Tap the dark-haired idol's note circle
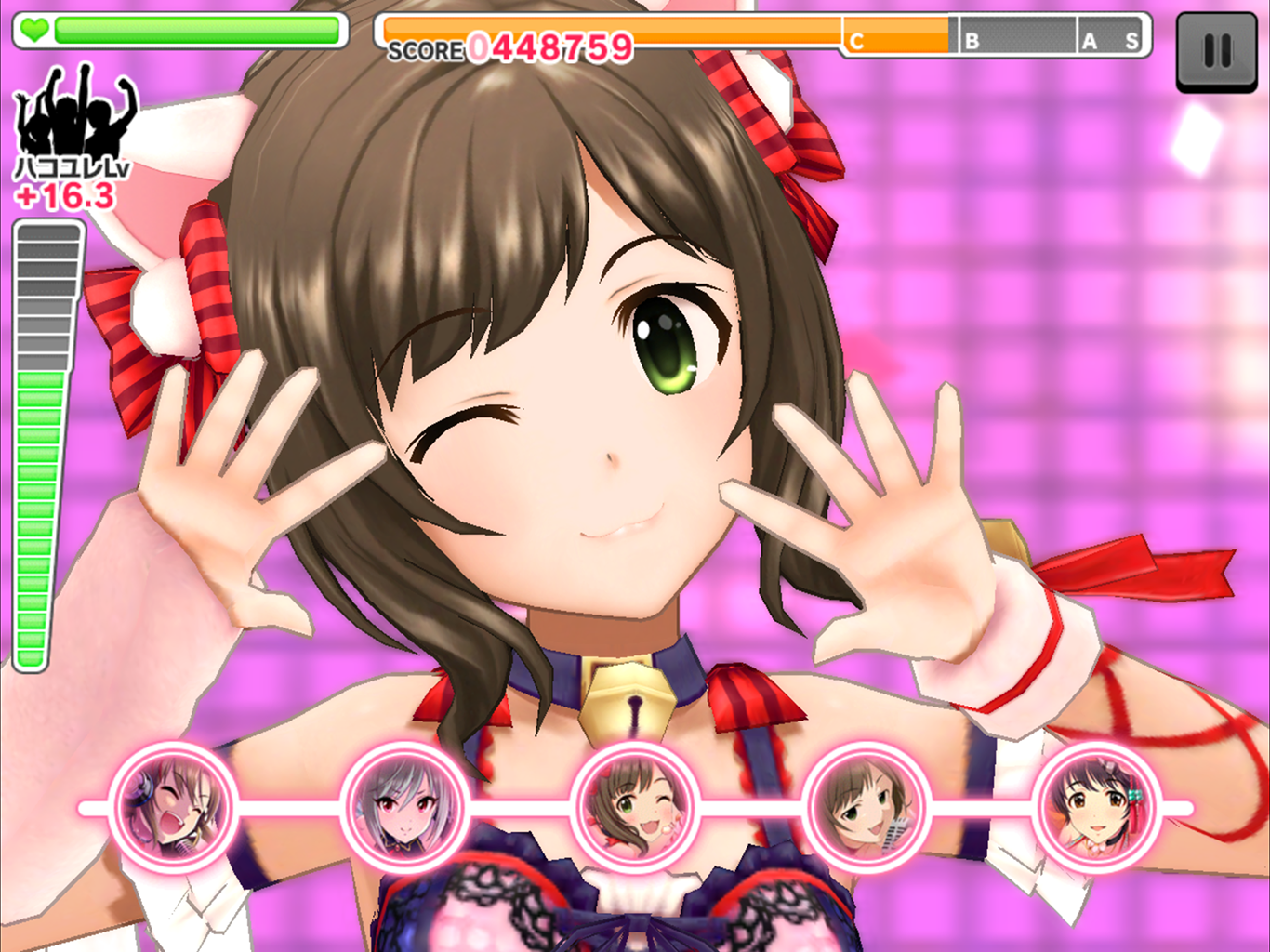The width and height of the screenshot is (1270, 952). pos(1096,807)
